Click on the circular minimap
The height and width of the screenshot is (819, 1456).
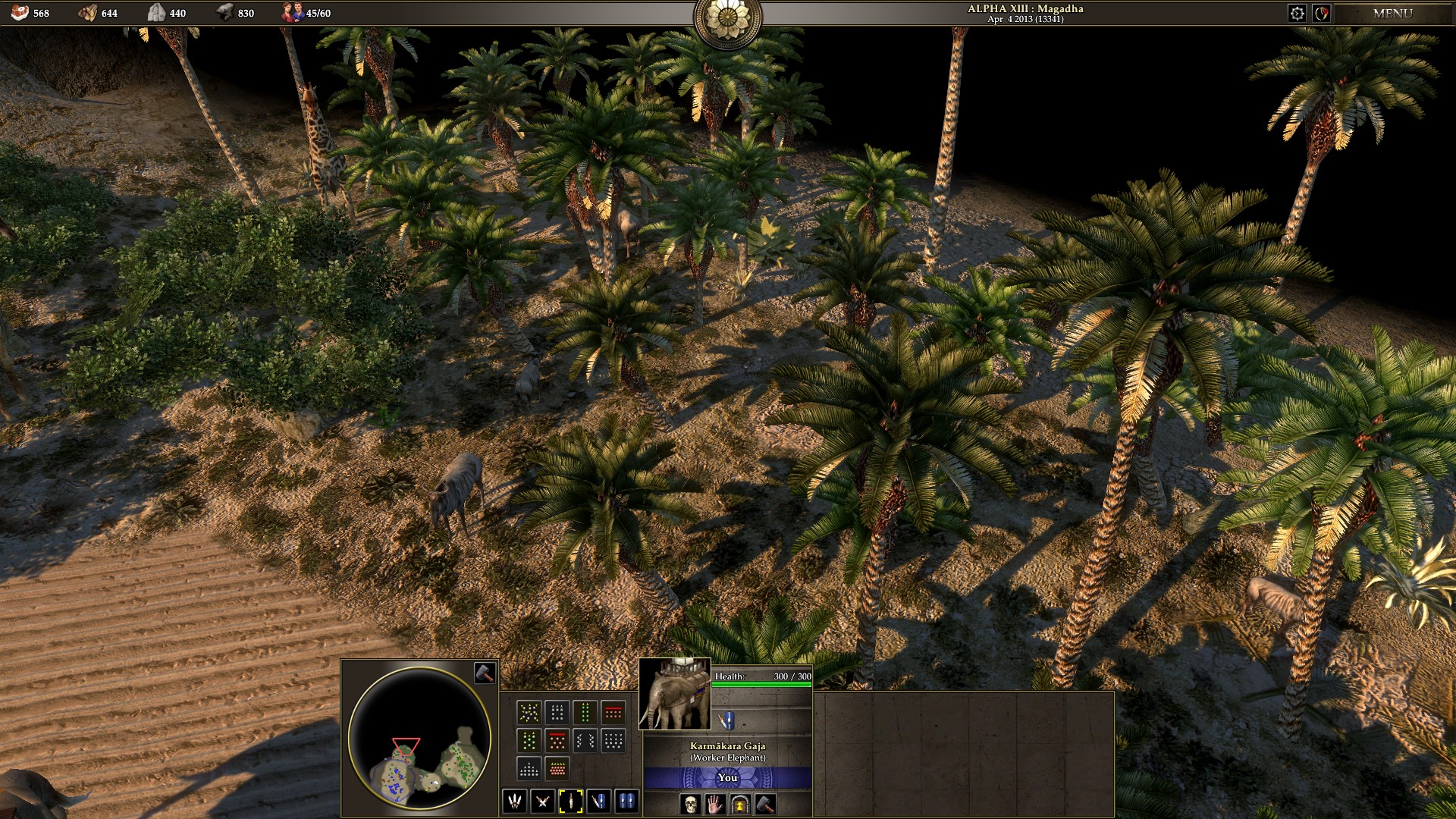point(419,738)
